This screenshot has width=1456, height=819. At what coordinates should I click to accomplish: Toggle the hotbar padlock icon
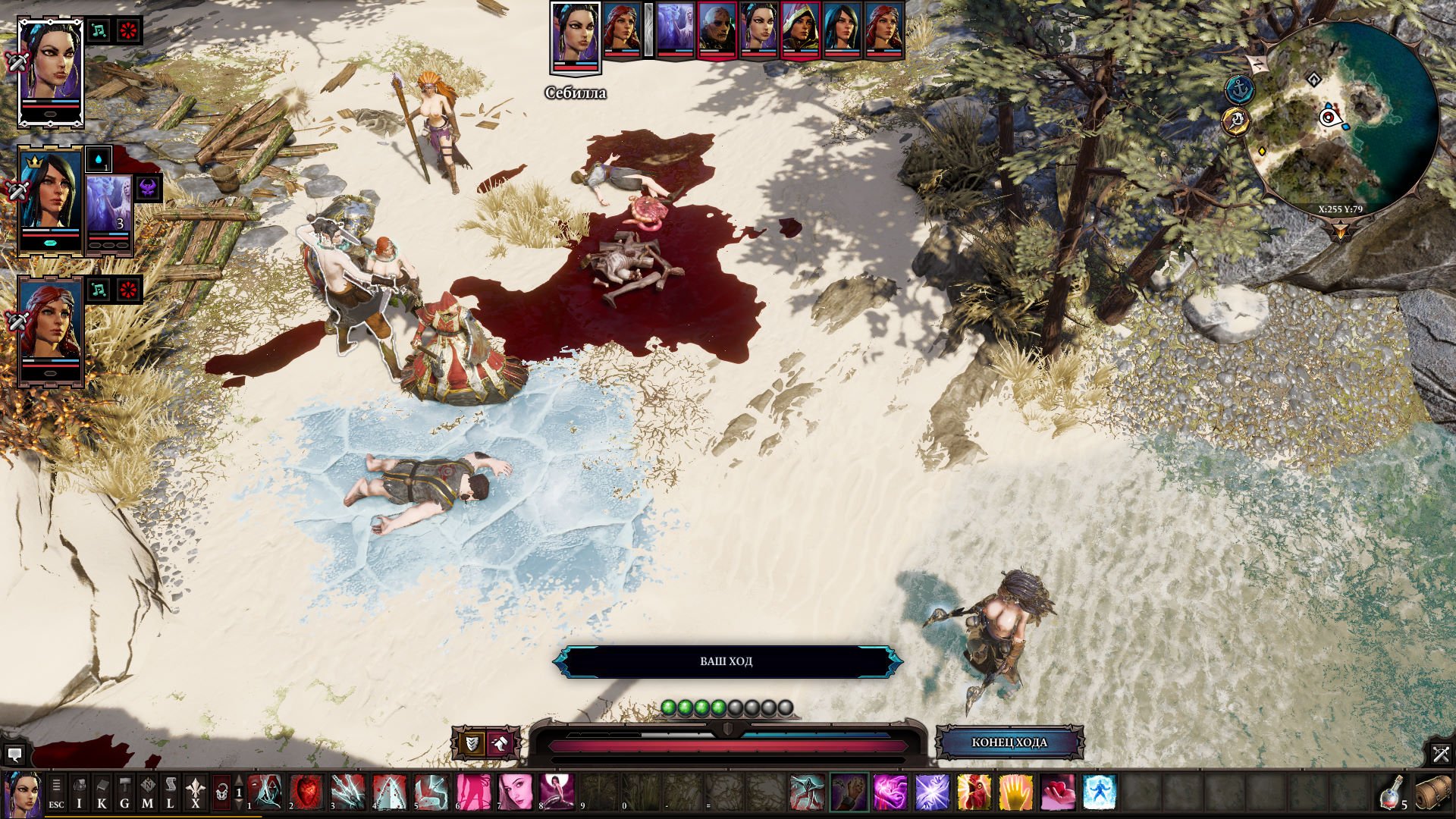[x=221, y=792]
